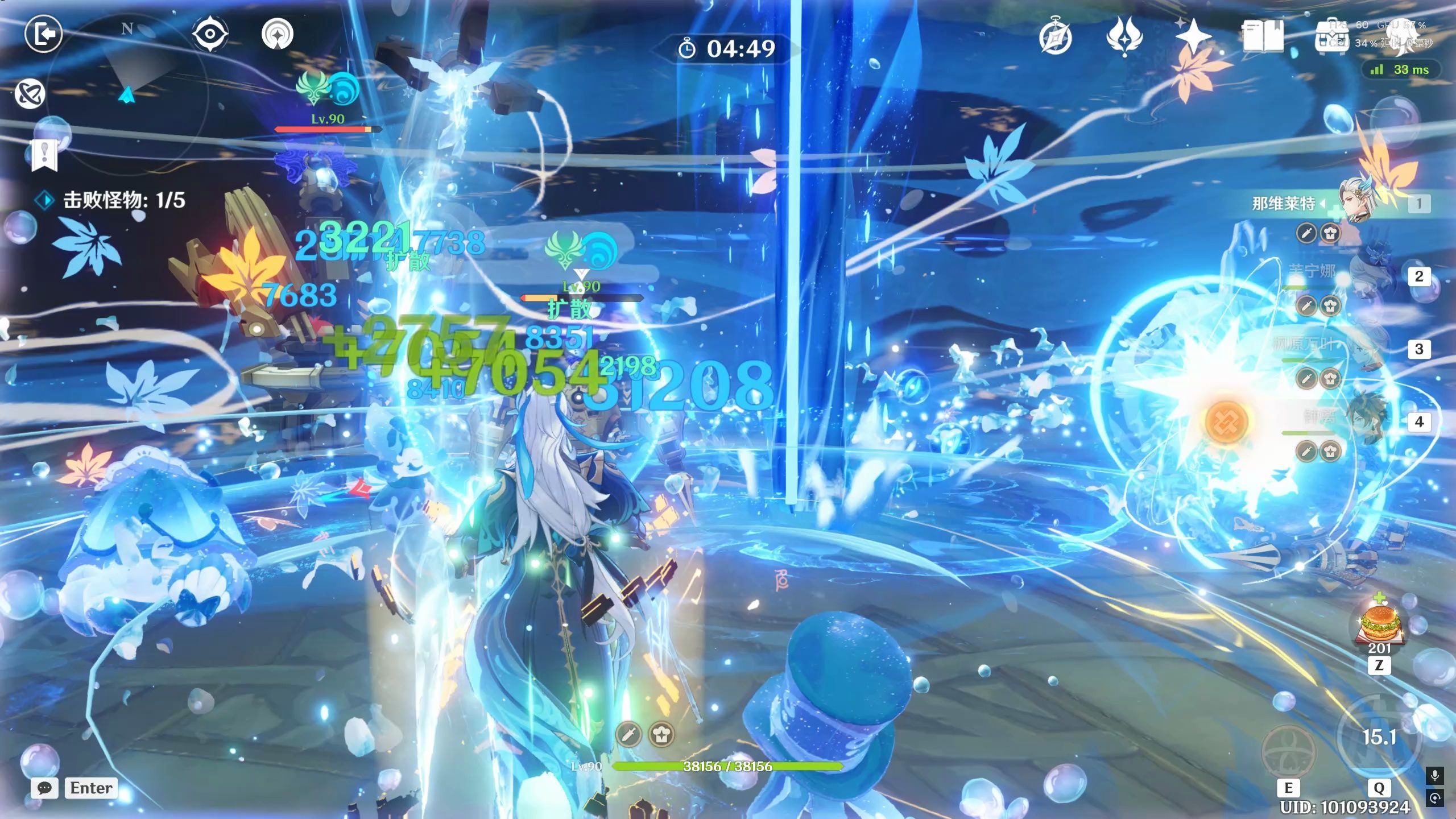Activate the elemental skill icon
The height and width of the screenshot is (819, 1456).
coord(1288,751)
